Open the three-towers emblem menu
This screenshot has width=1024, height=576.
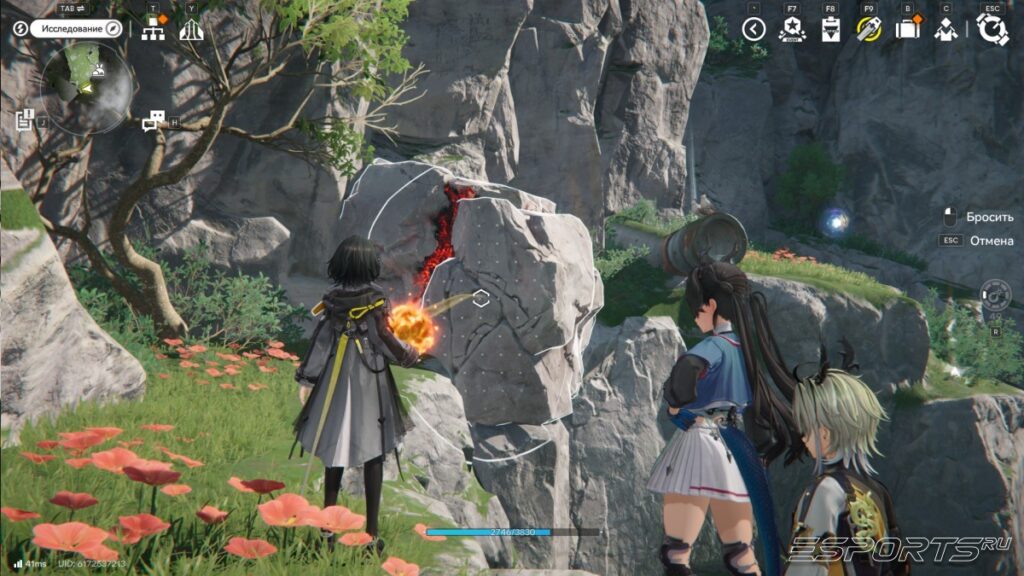[191, 30]
